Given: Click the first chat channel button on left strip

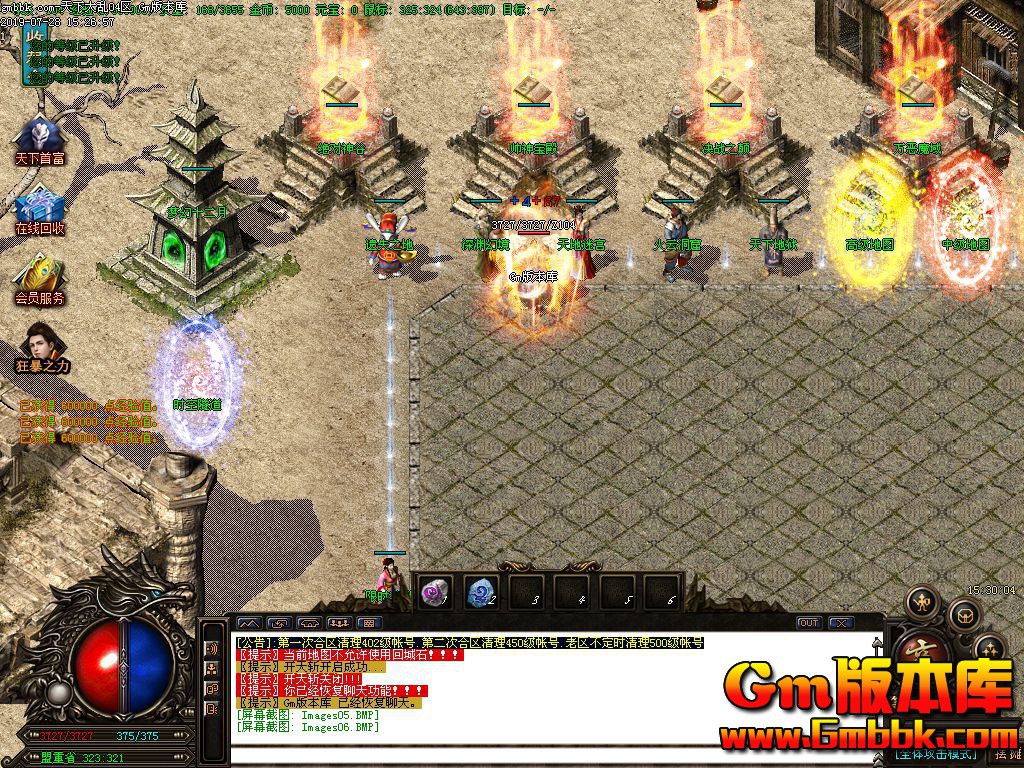Looking at the screenshot, I should 212,647.
